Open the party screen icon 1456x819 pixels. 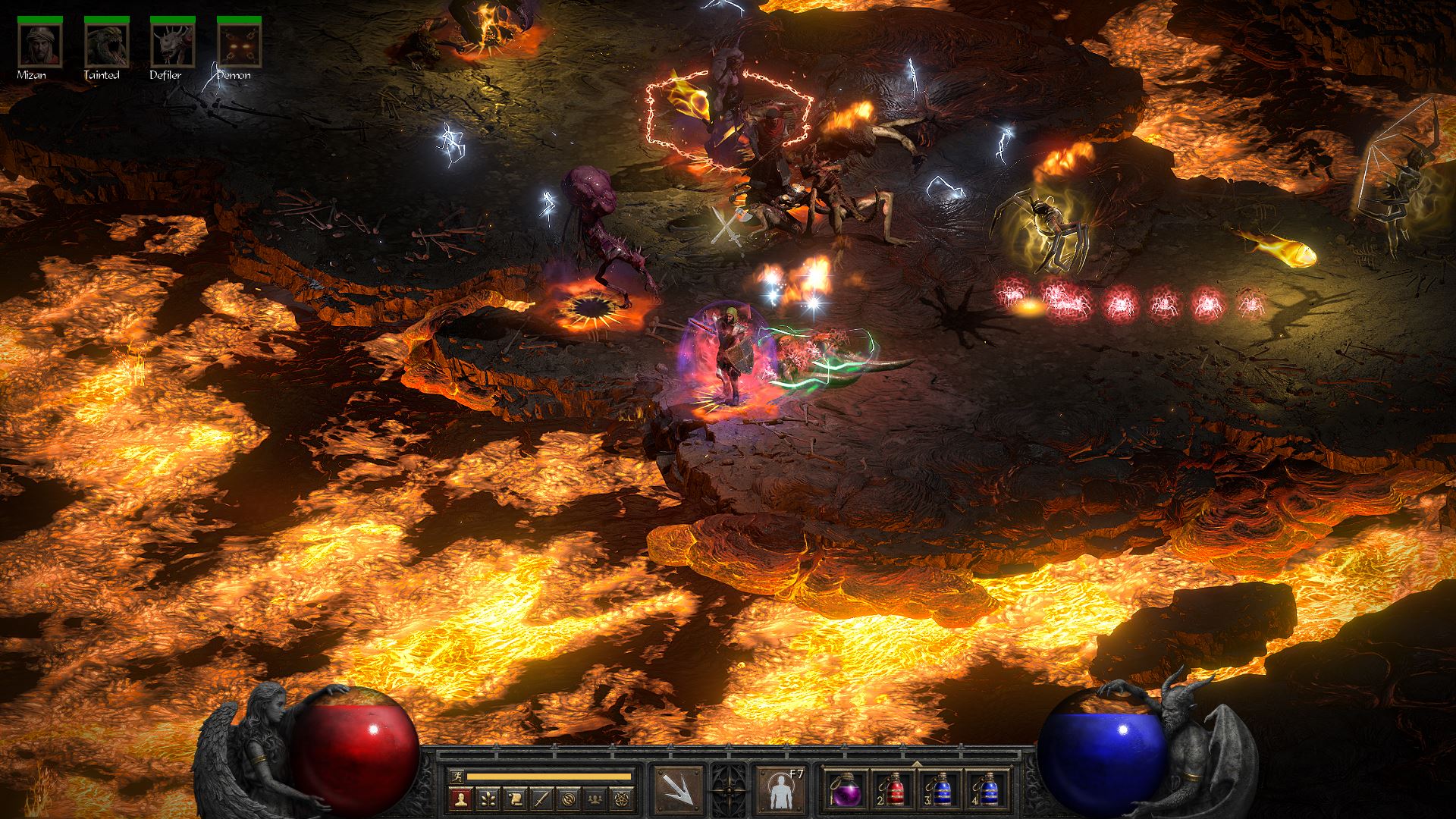(597, 799)
